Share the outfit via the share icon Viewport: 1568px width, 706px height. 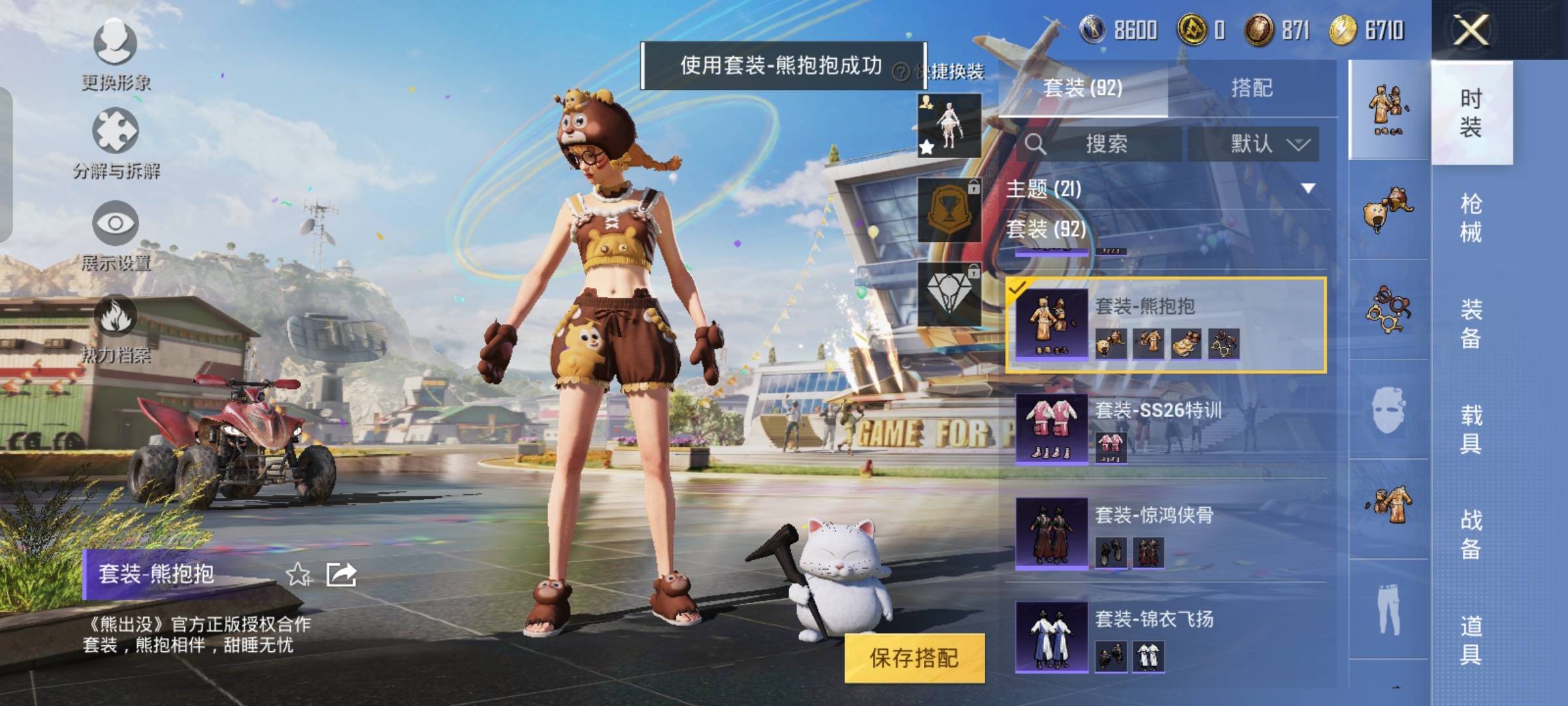click(x=341, y=574)
